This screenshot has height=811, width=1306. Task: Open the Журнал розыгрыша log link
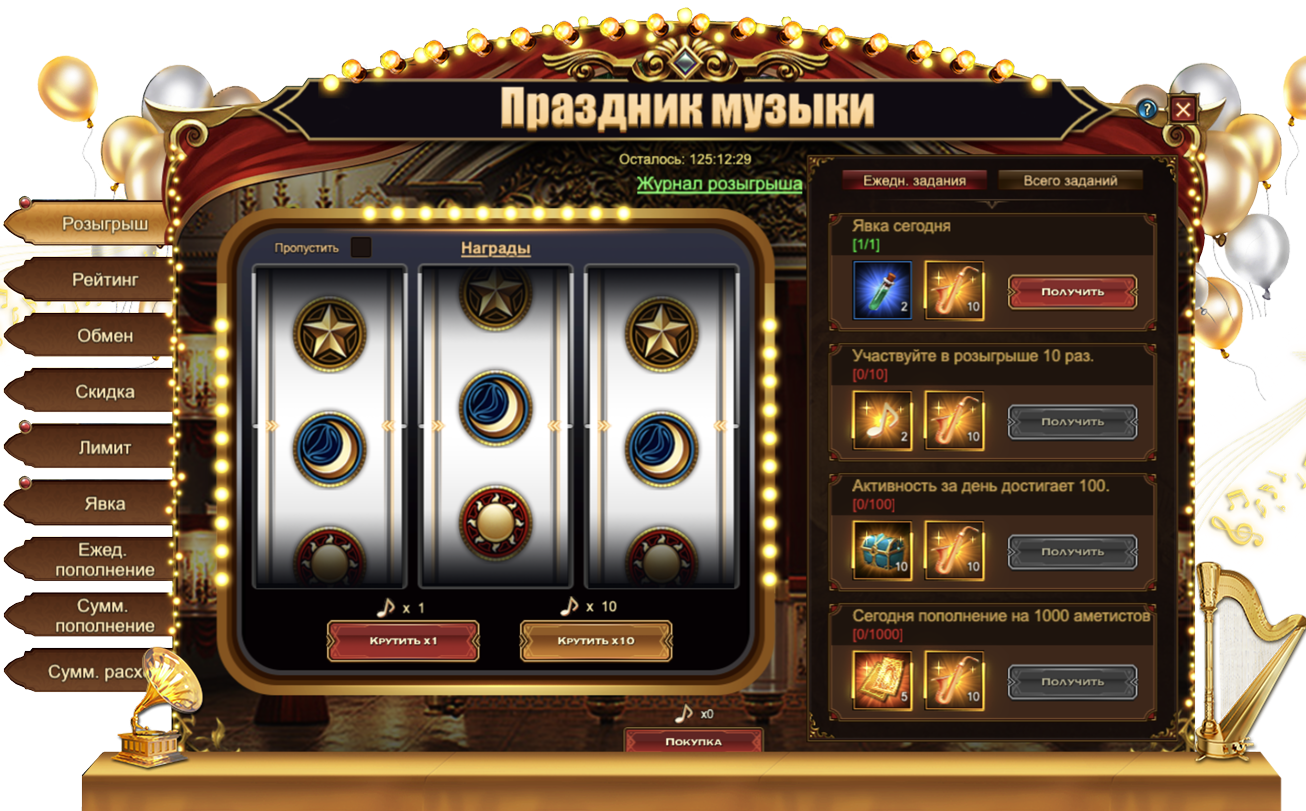719,184
